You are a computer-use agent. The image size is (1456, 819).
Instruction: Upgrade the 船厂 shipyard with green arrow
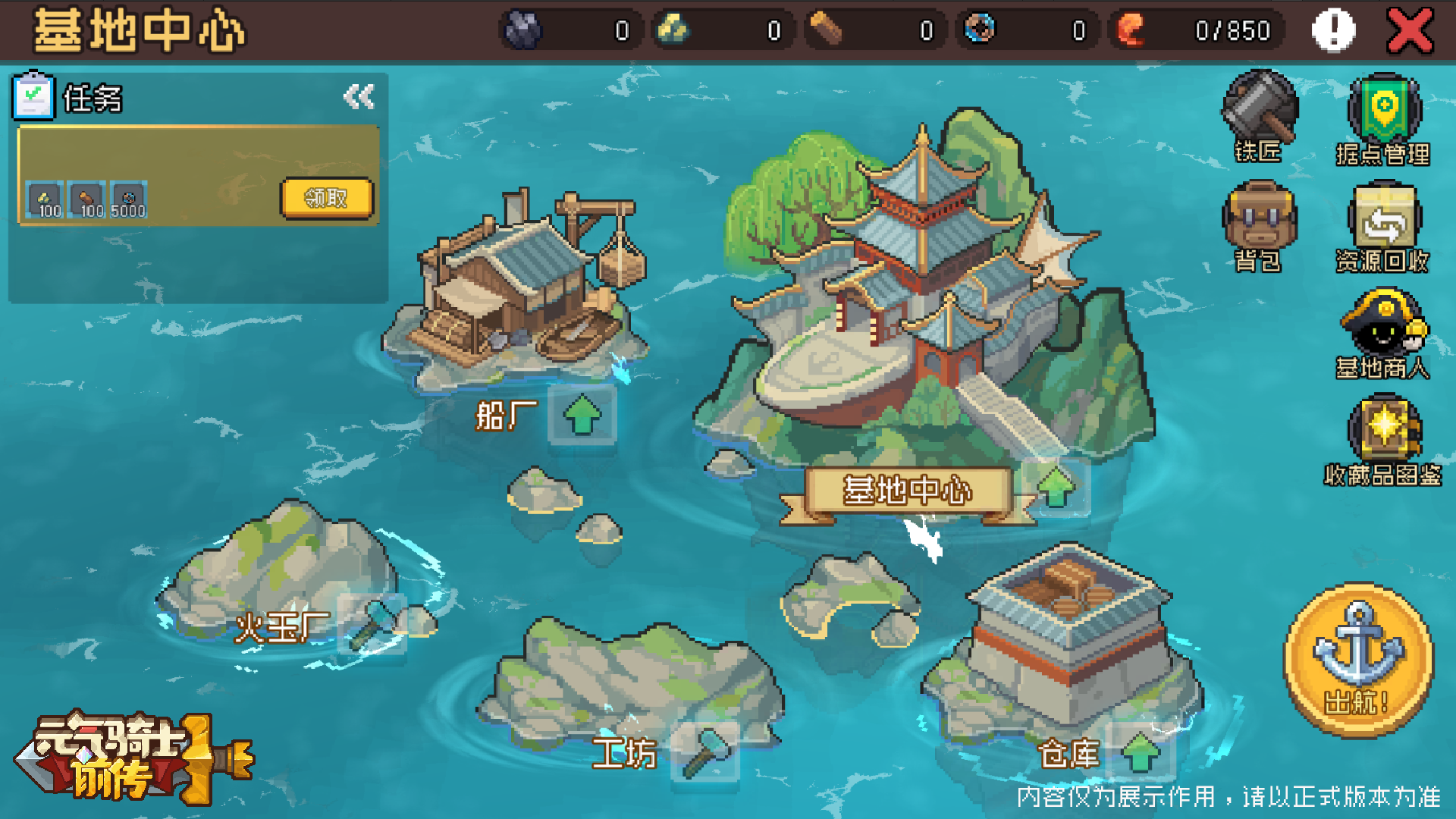[x=582, y=415]
